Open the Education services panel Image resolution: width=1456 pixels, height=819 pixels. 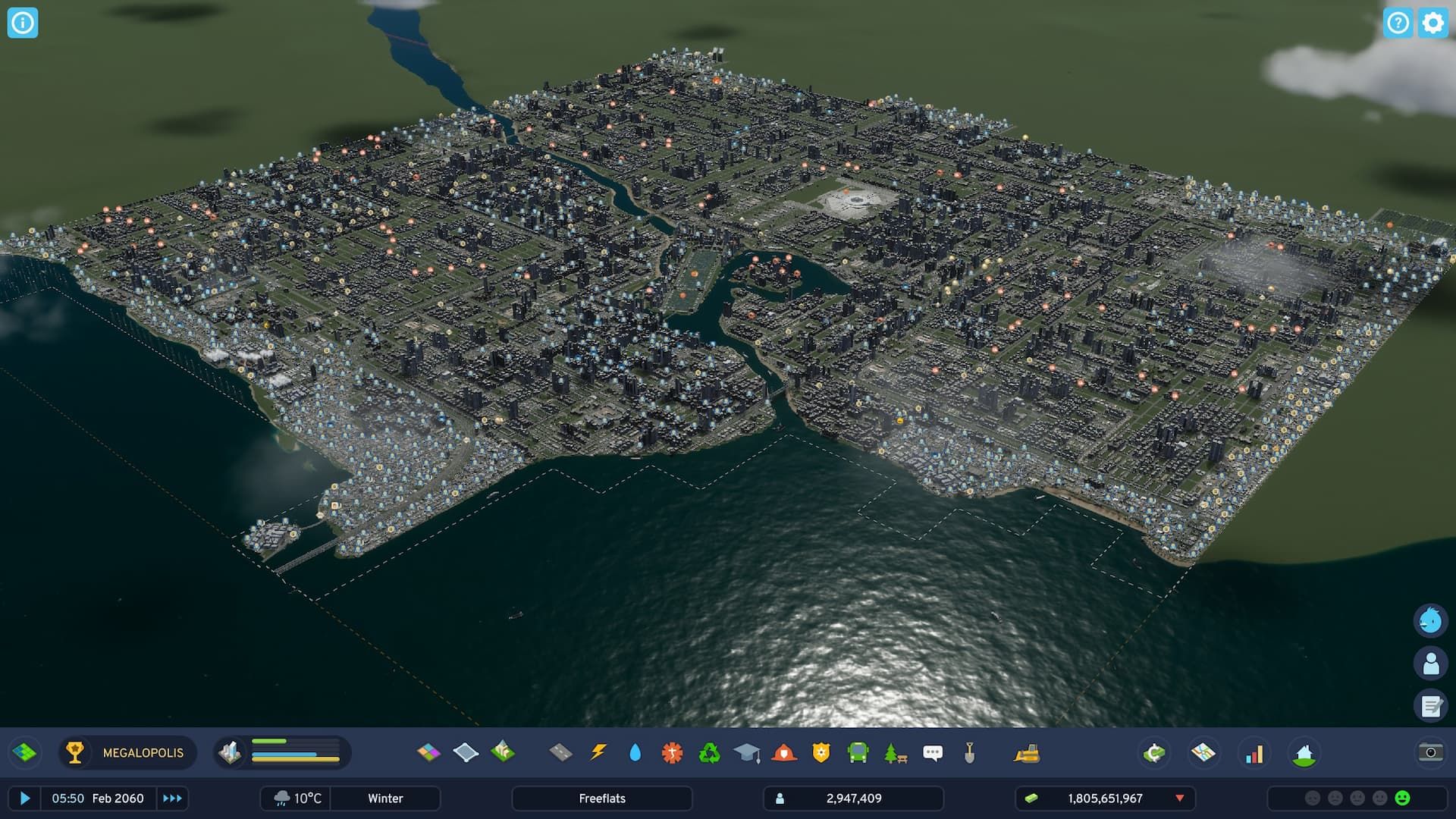tap(745, 753)
